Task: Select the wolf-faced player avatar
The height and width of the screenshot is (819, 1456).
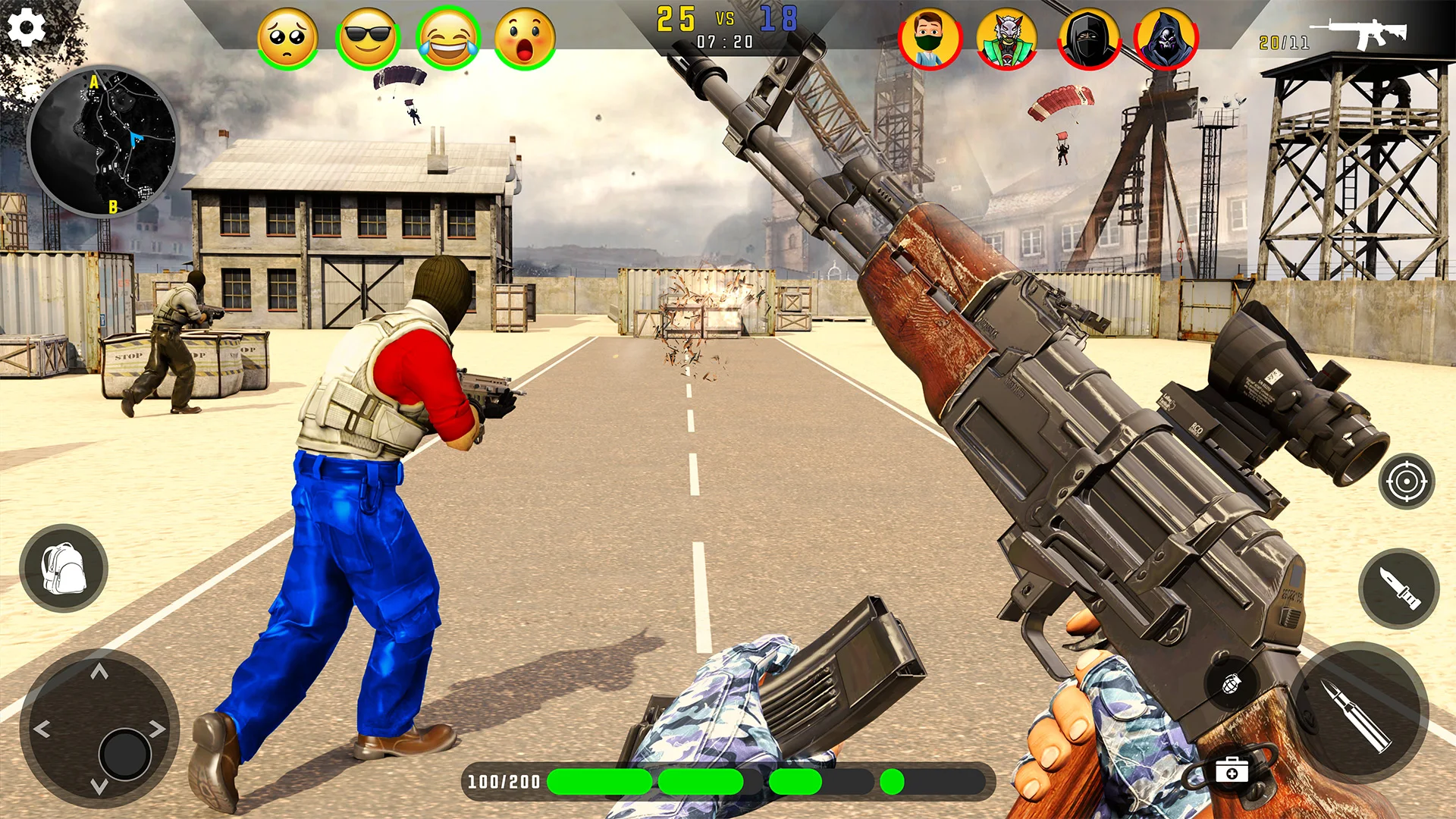Action: (x=1007, y=39)
